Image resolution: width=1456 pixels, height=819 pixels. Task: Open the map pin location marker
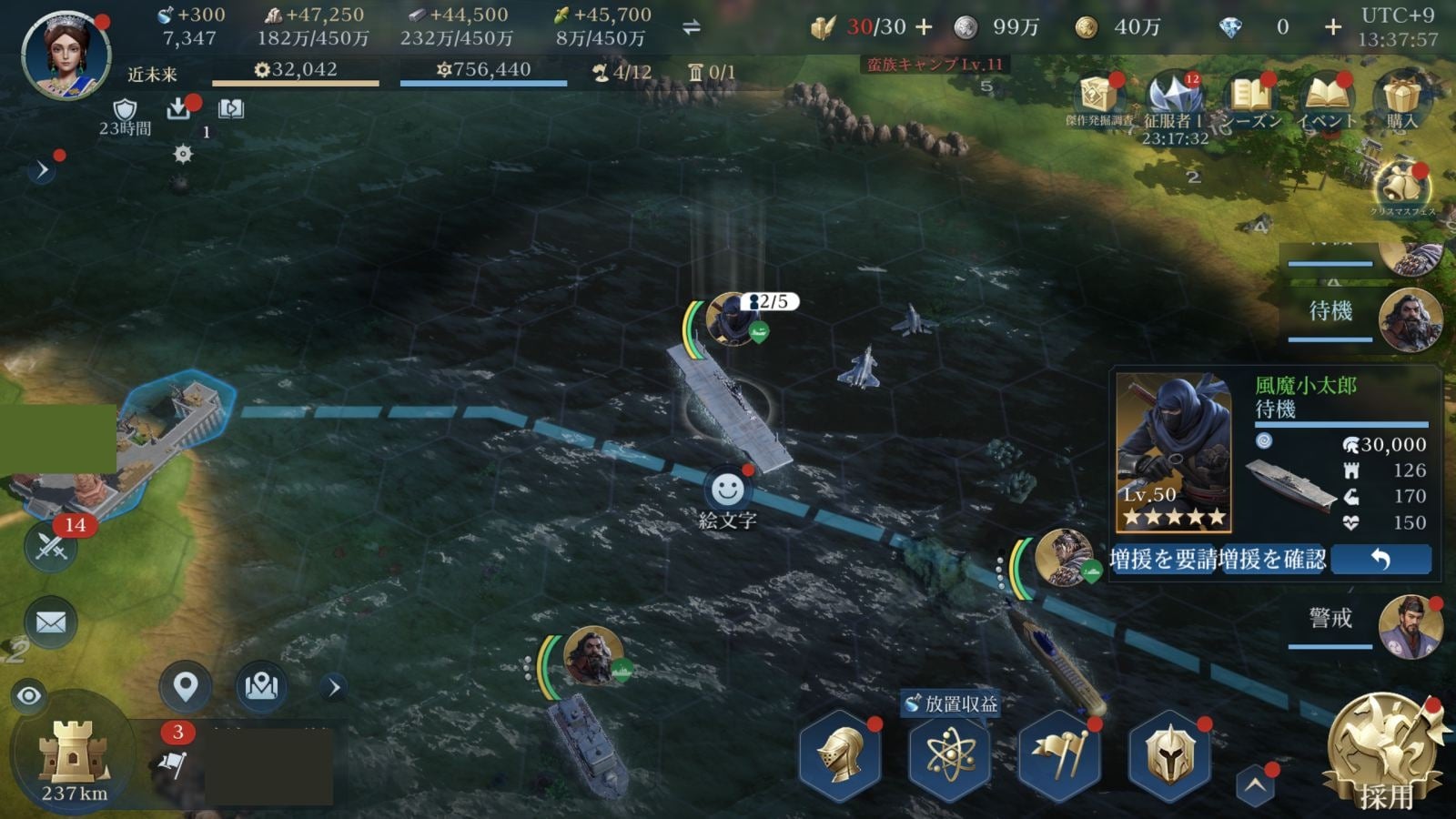click(x=186, y=686)
